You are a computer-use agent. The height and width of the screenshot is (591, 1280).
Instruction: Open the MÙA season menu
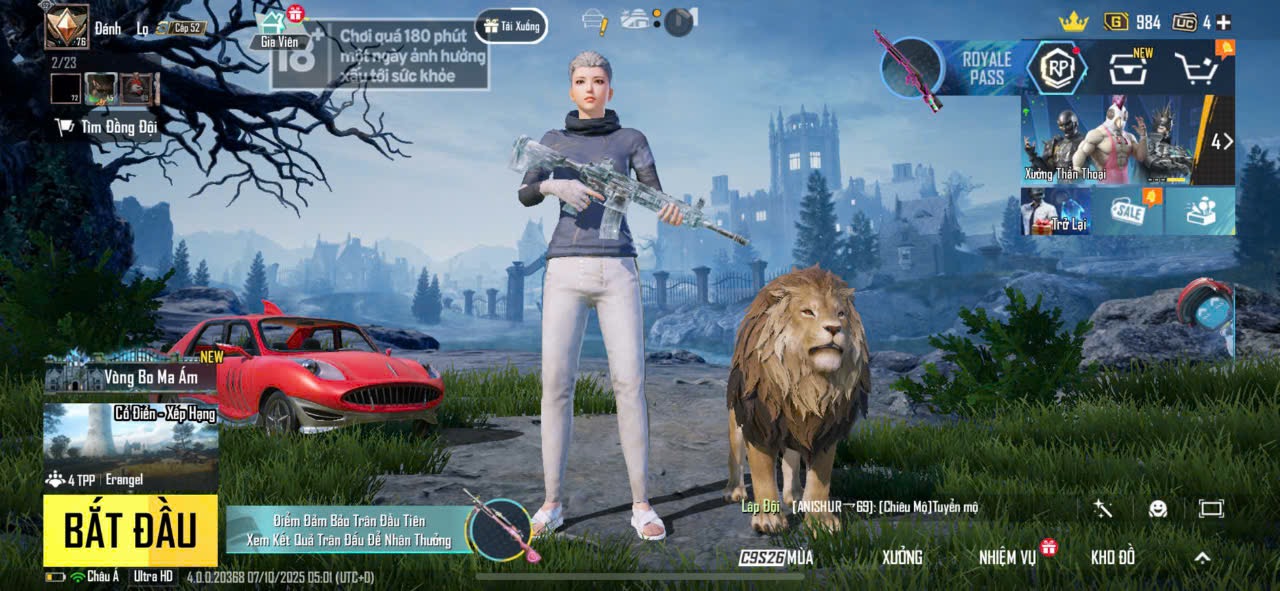pos(777,557)
